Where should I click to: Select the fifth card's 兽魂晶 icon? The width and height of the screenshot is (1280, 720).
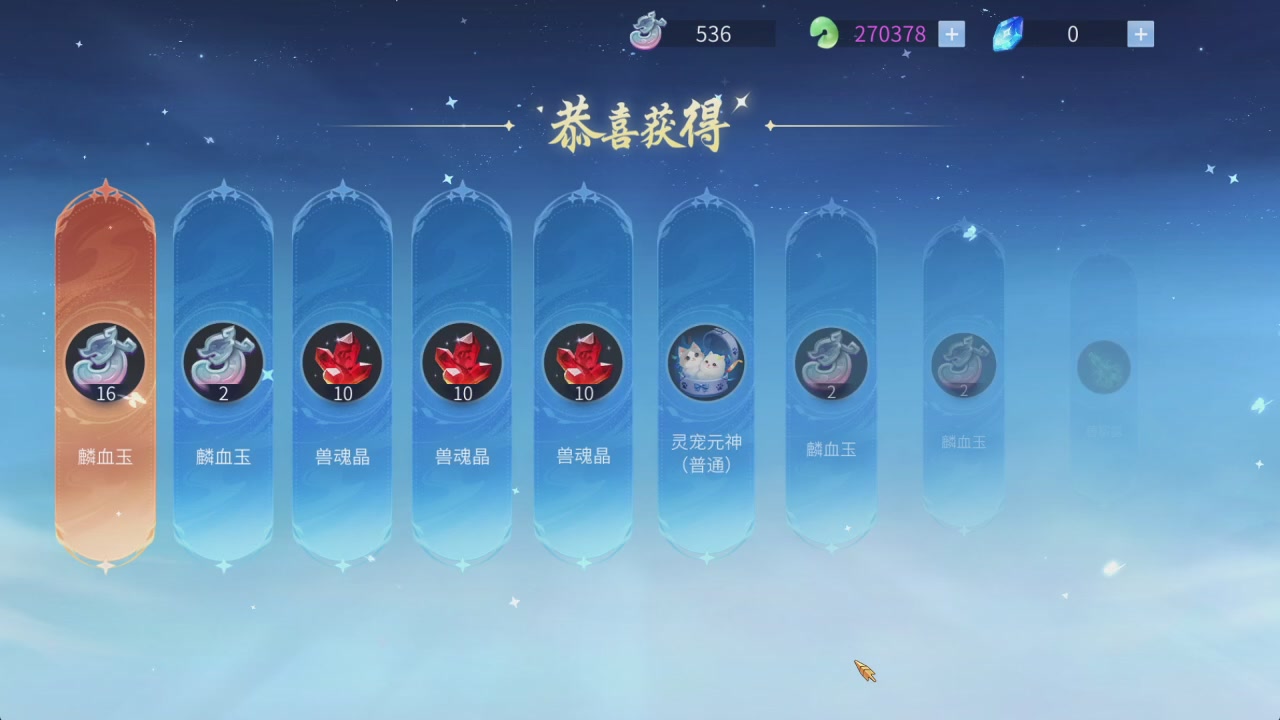[x=584, y=364]
